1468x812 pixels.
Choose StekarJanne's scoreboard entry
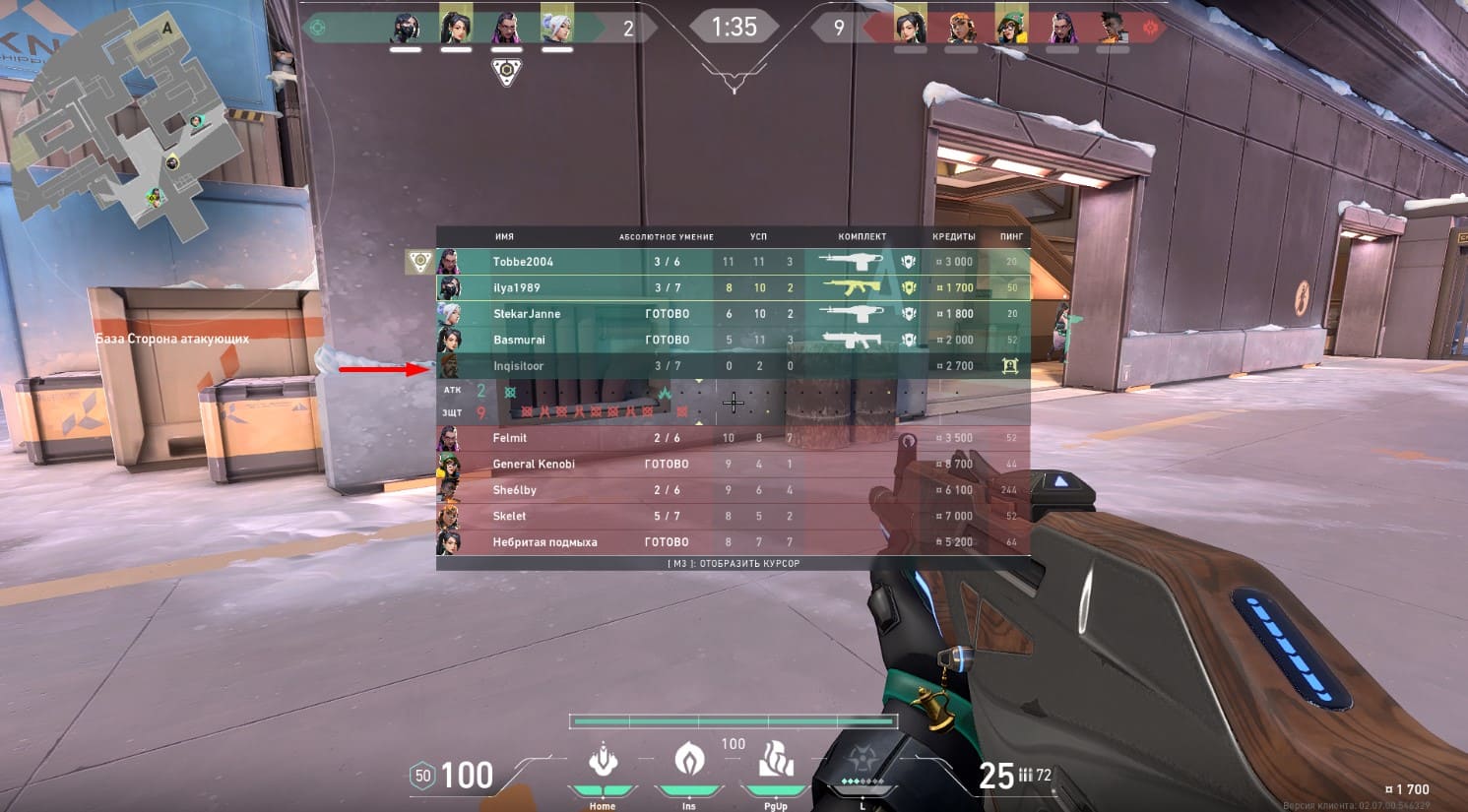733,314
